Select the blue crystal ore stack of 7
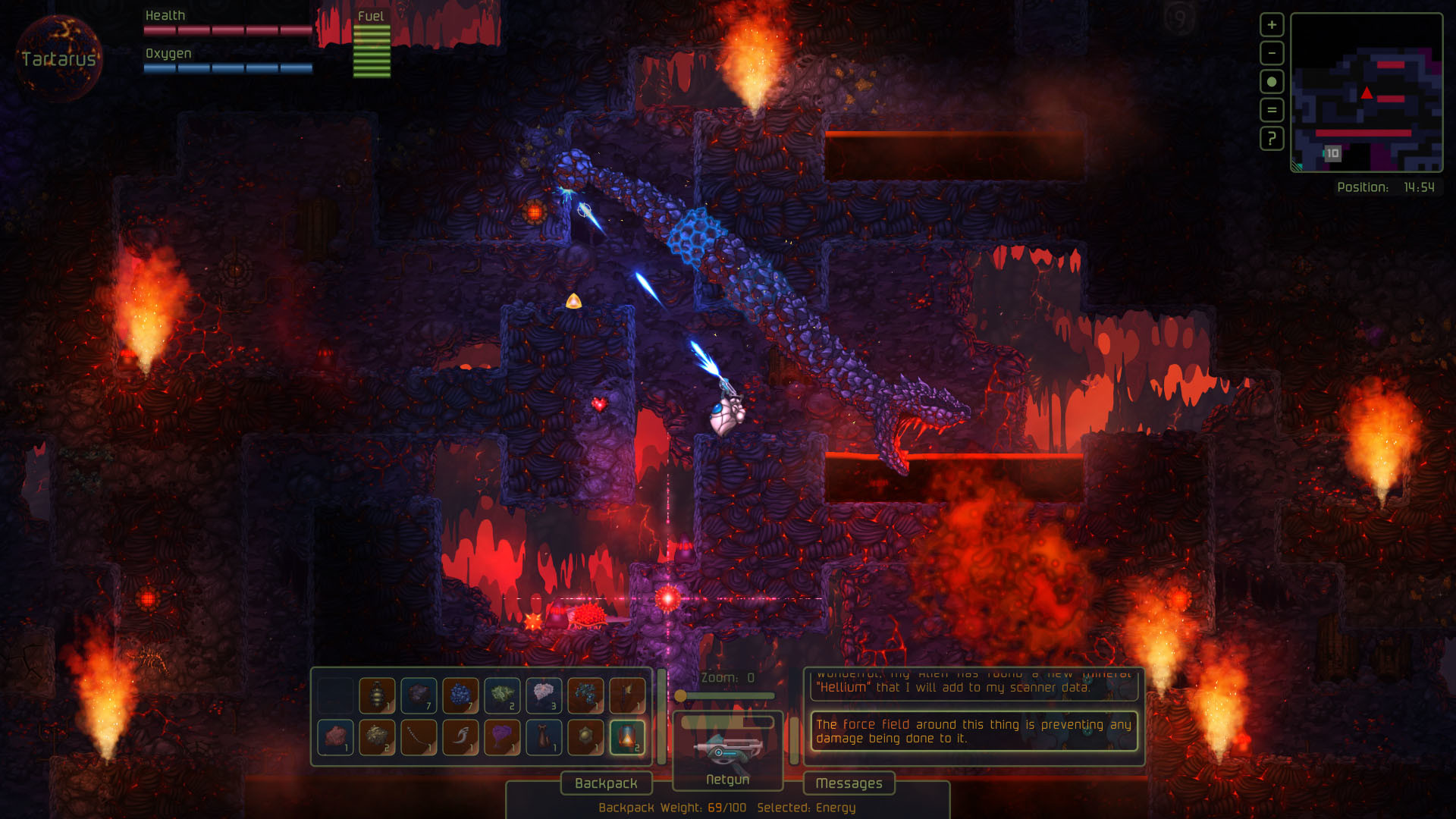This screenshot has height=819, width=1456. click(460, 695)
